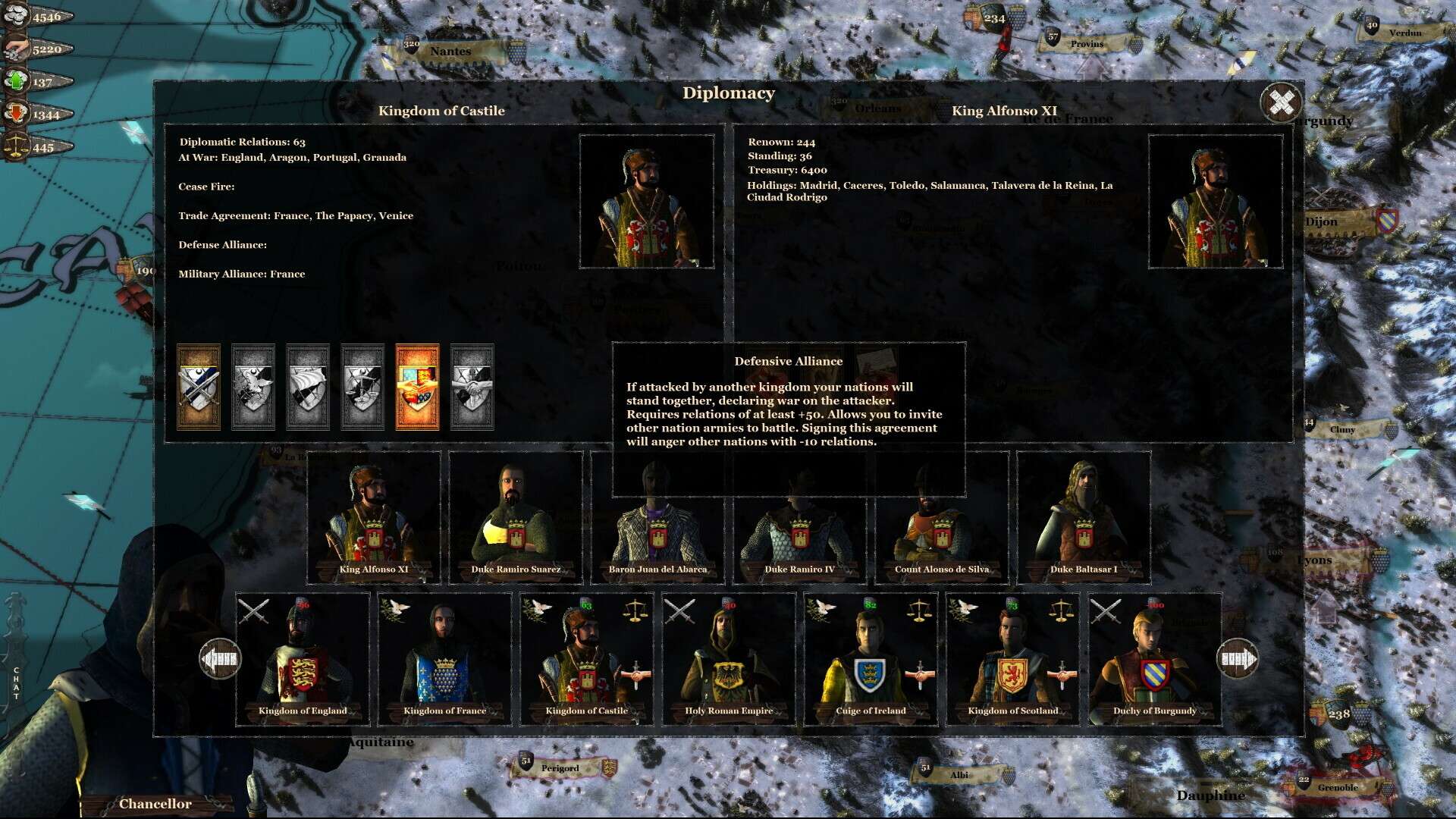Select the Cuige of Ireland nation

point(871,660)
